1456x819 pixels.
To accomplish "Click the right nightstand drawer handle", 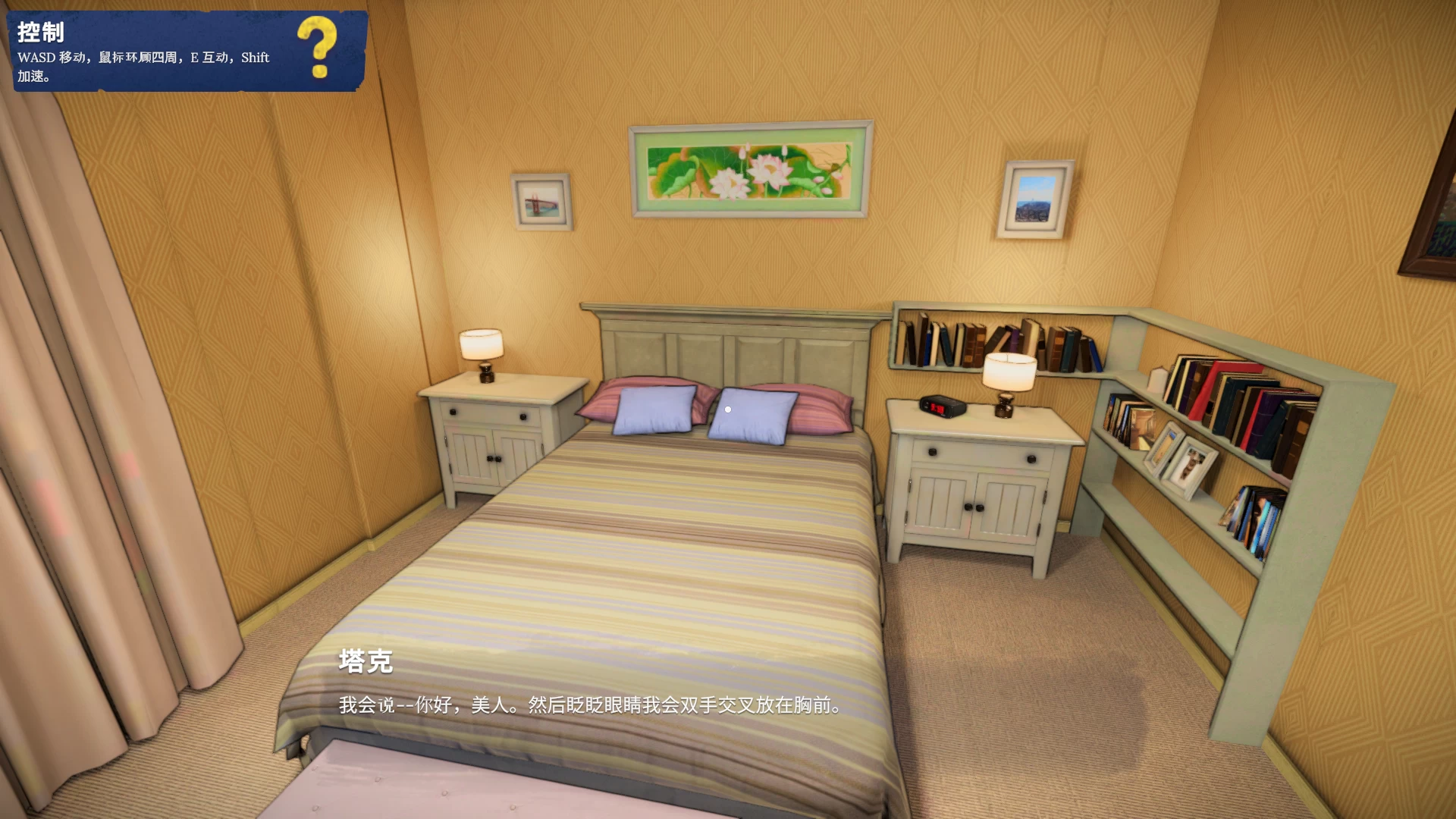I will click(933, 453).
